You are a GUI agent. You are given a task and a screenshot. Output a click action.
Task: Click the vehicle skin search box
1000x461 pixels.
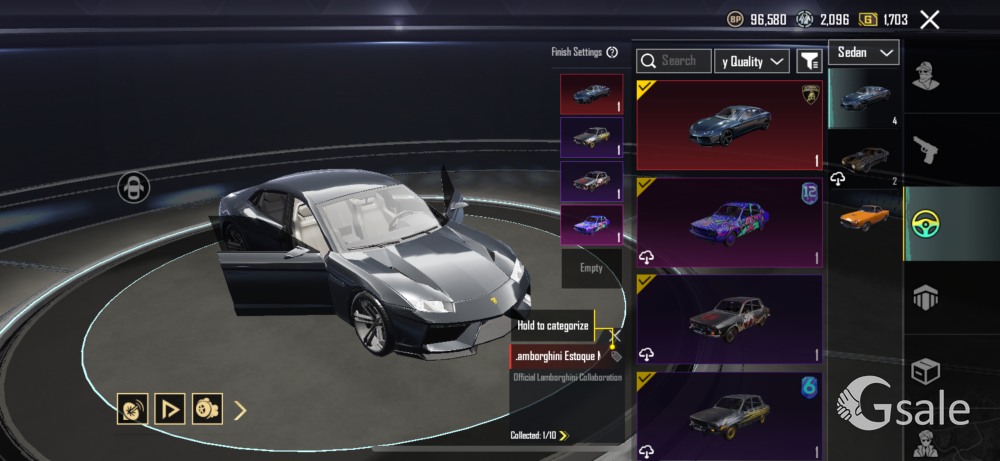pyautogui.click(x=676, y=61)
